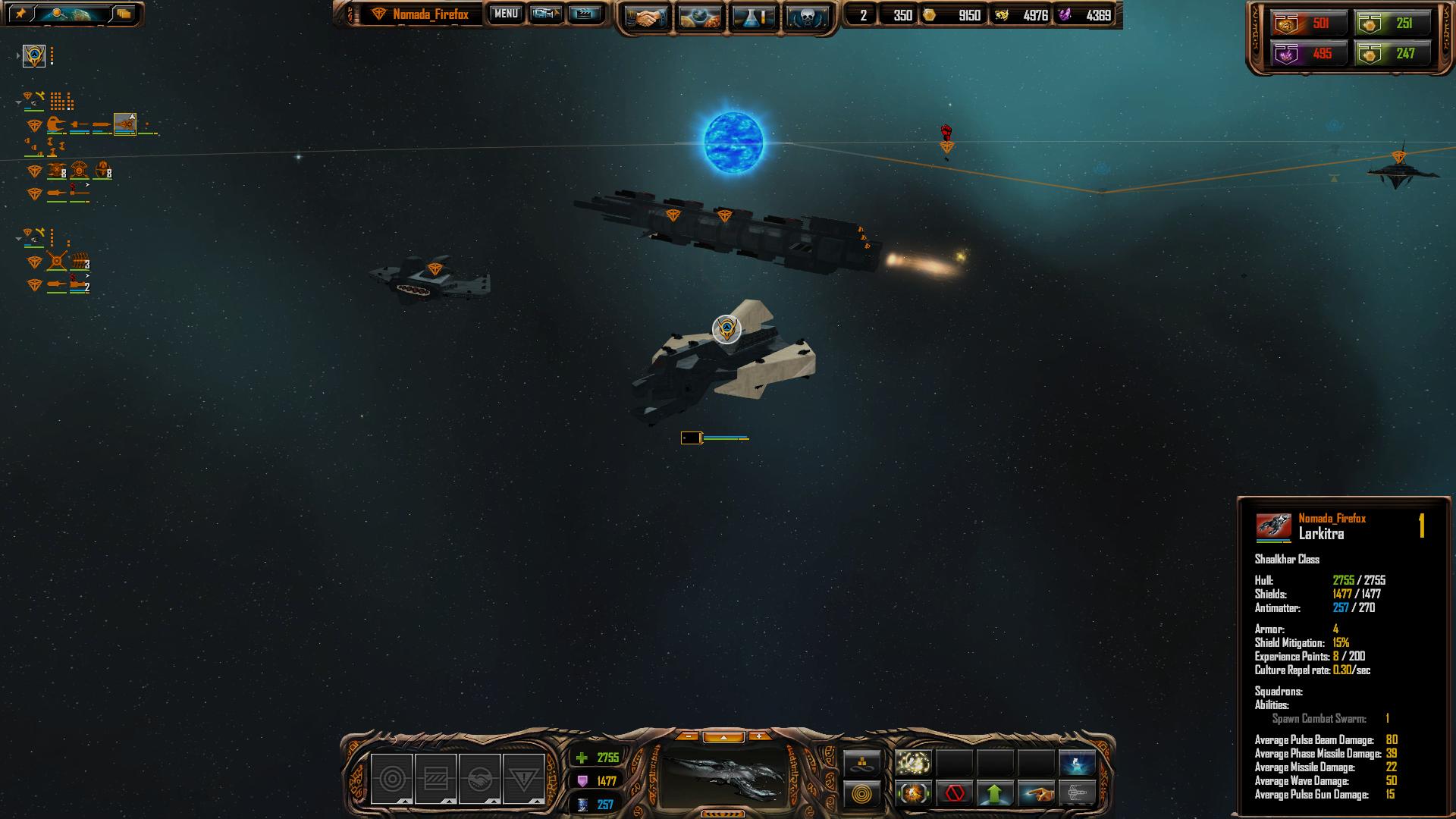Viewport: 1456px width, 819px height.
Task: Open the diplomacy handshake screen
Action: tap(645, 17)
